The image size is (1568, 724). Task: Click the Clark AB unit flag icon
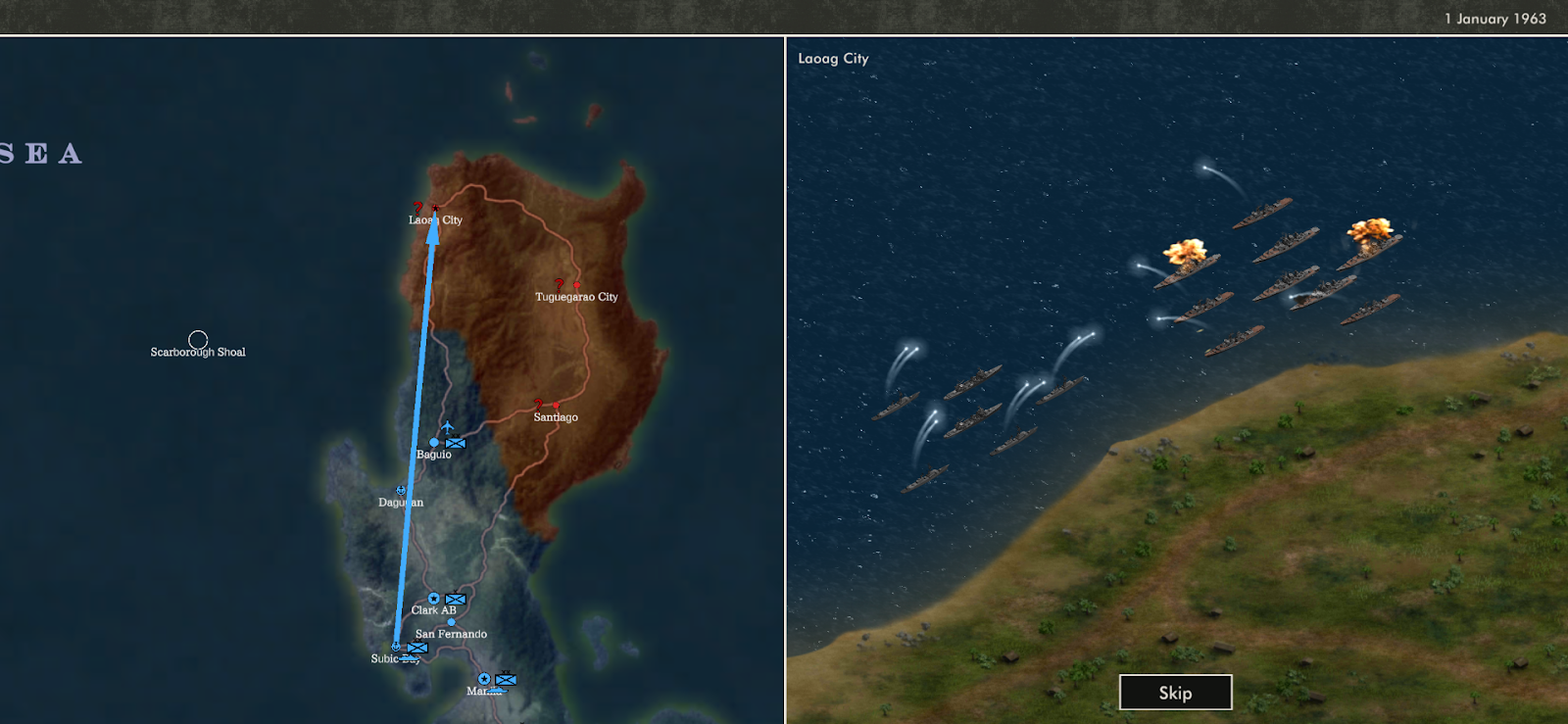pyautogui.click(x=455, y=599)
